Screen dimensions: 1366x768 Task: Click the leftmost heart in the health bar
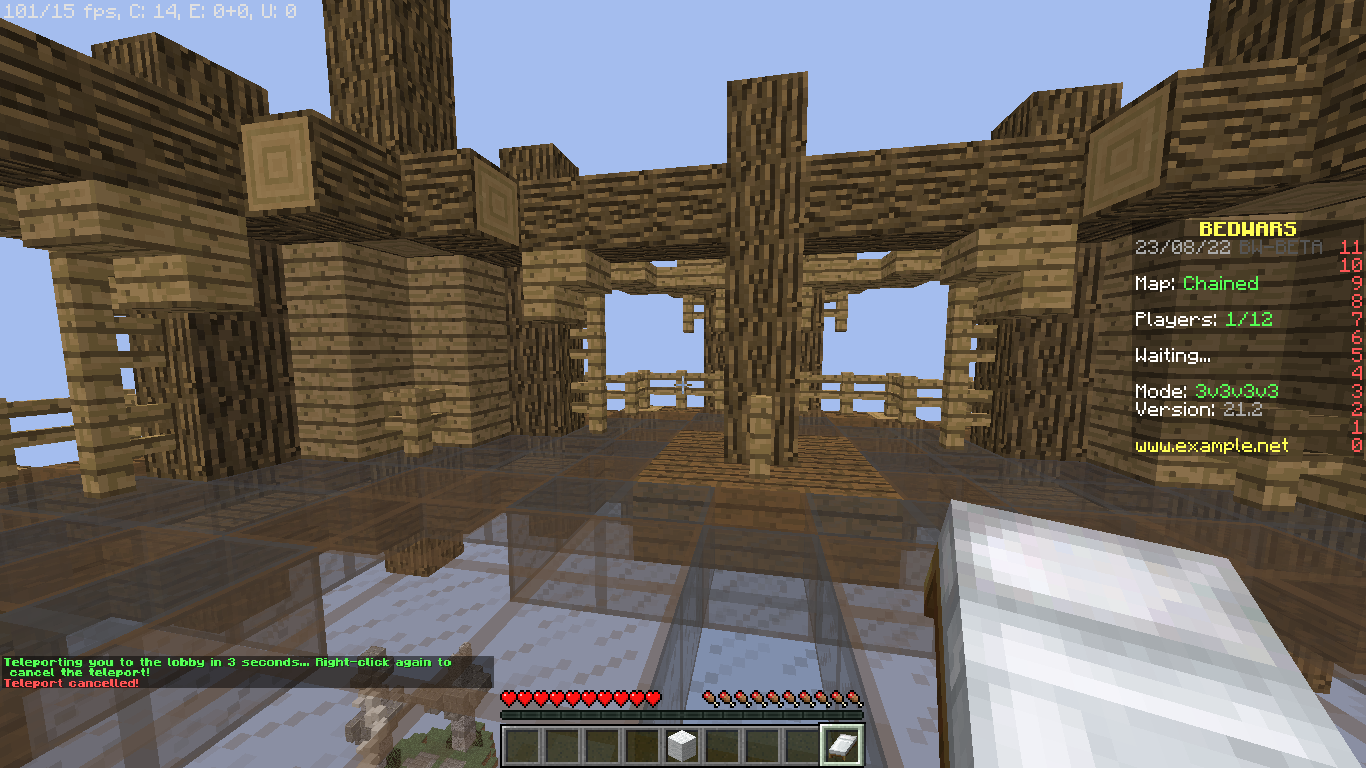tap(510, 700)
